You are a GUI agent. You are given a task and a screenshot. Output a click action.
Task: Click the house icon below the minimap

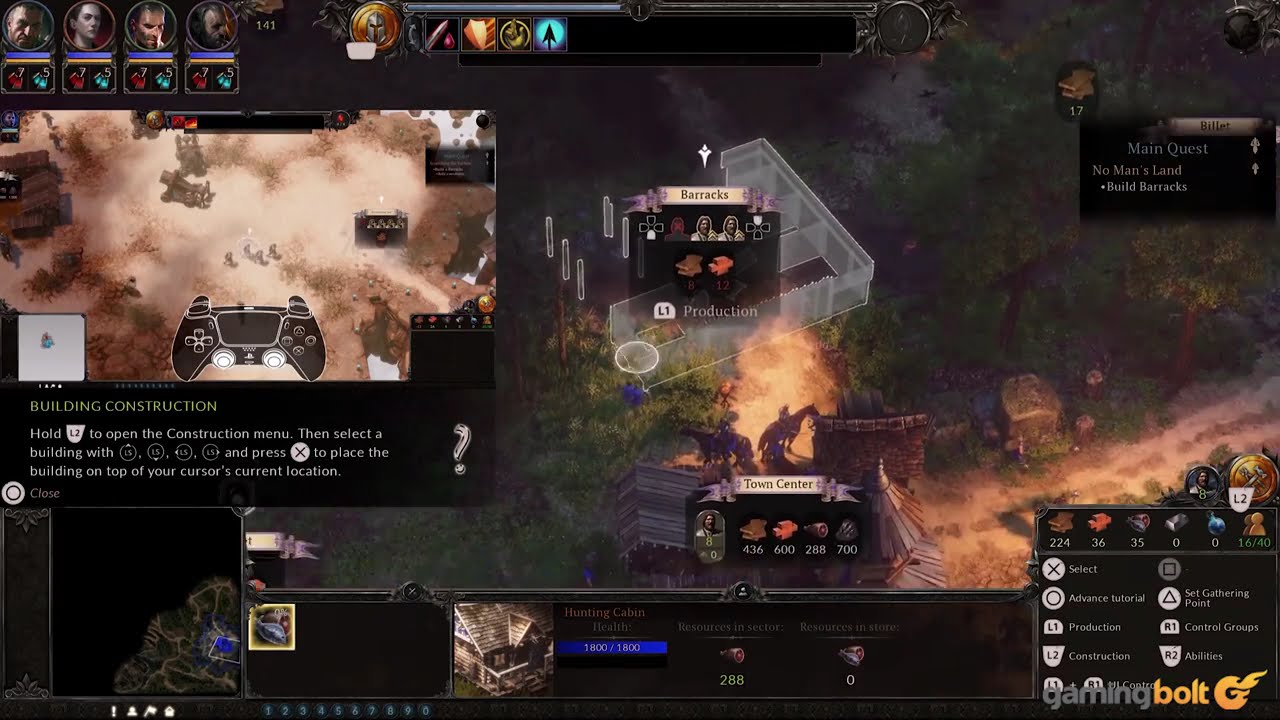[169, 711]
